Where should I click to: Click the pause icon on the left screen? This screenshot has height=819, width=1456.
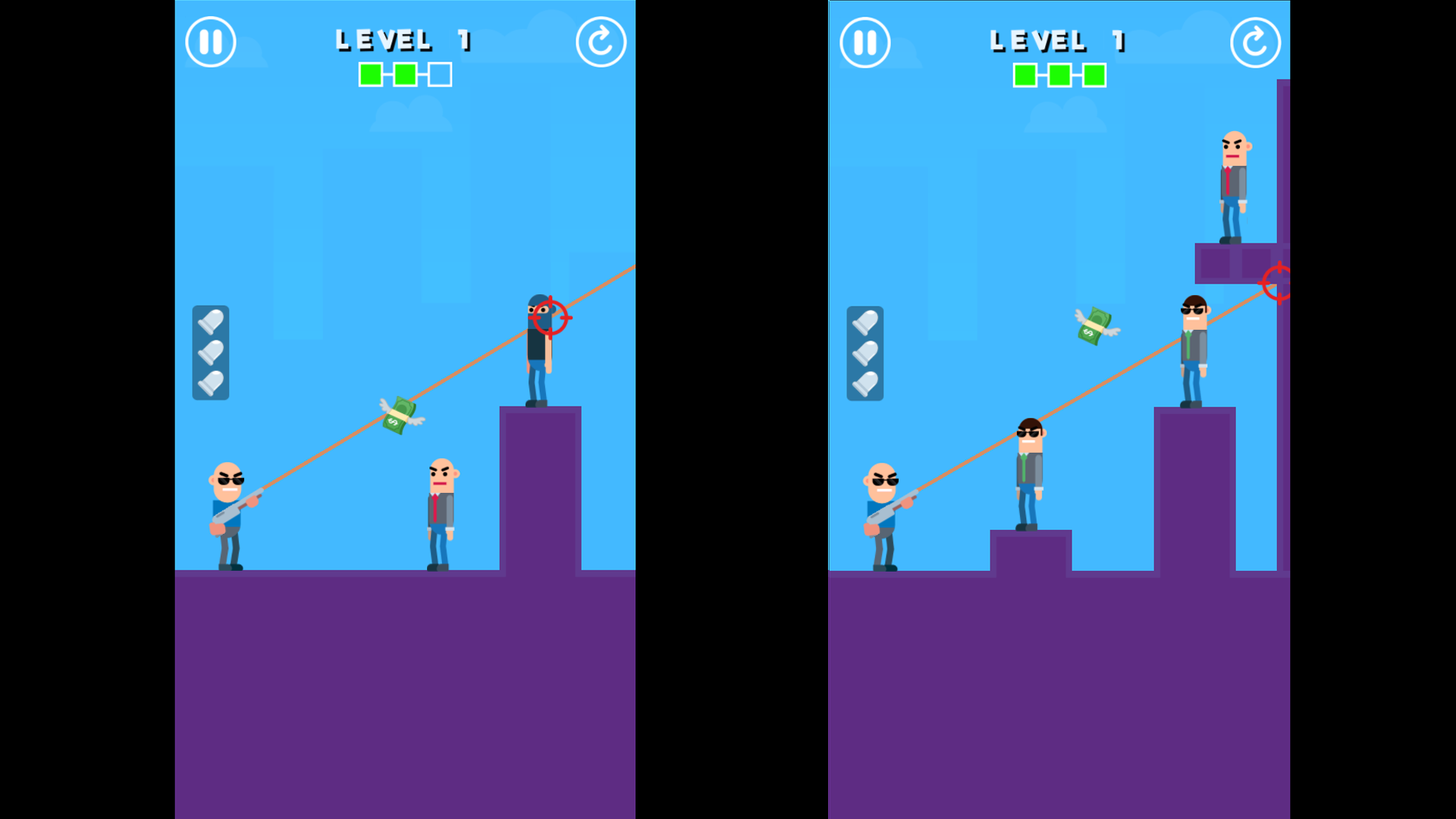(x=210, y=42)
